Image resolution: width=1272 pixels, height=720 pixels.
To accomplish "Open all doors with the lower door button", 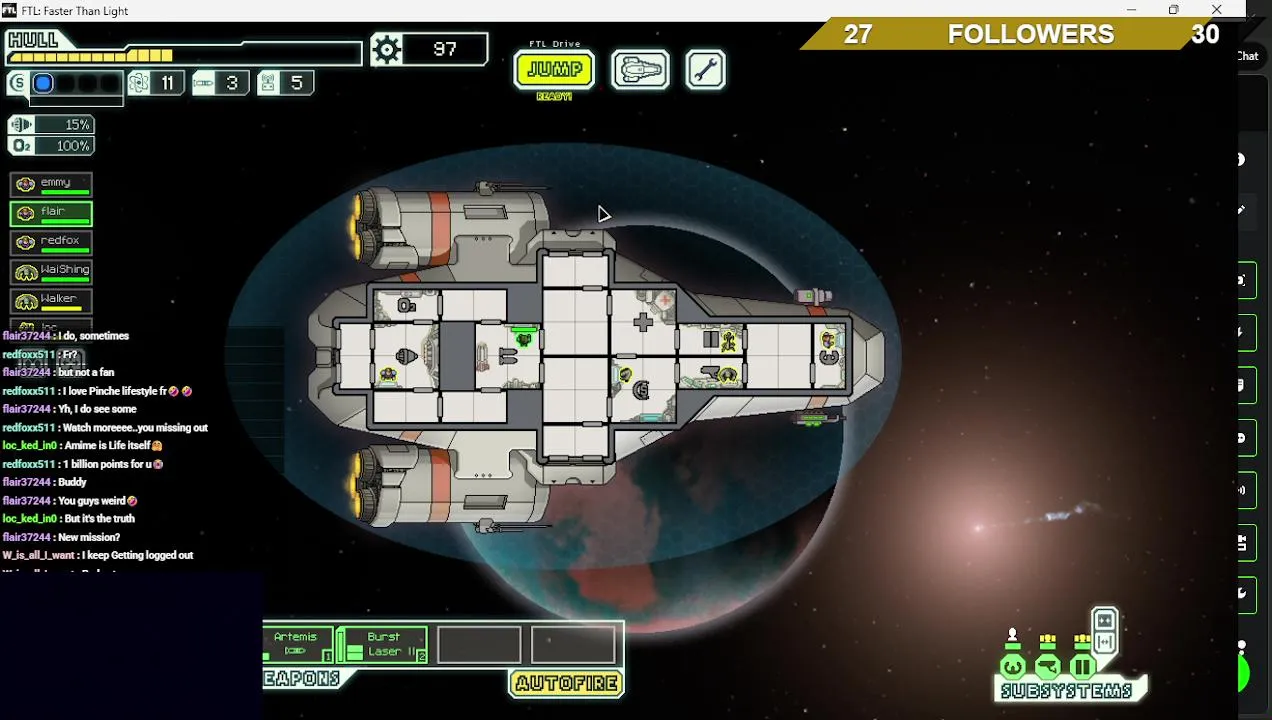I will tap(1104, 642).
